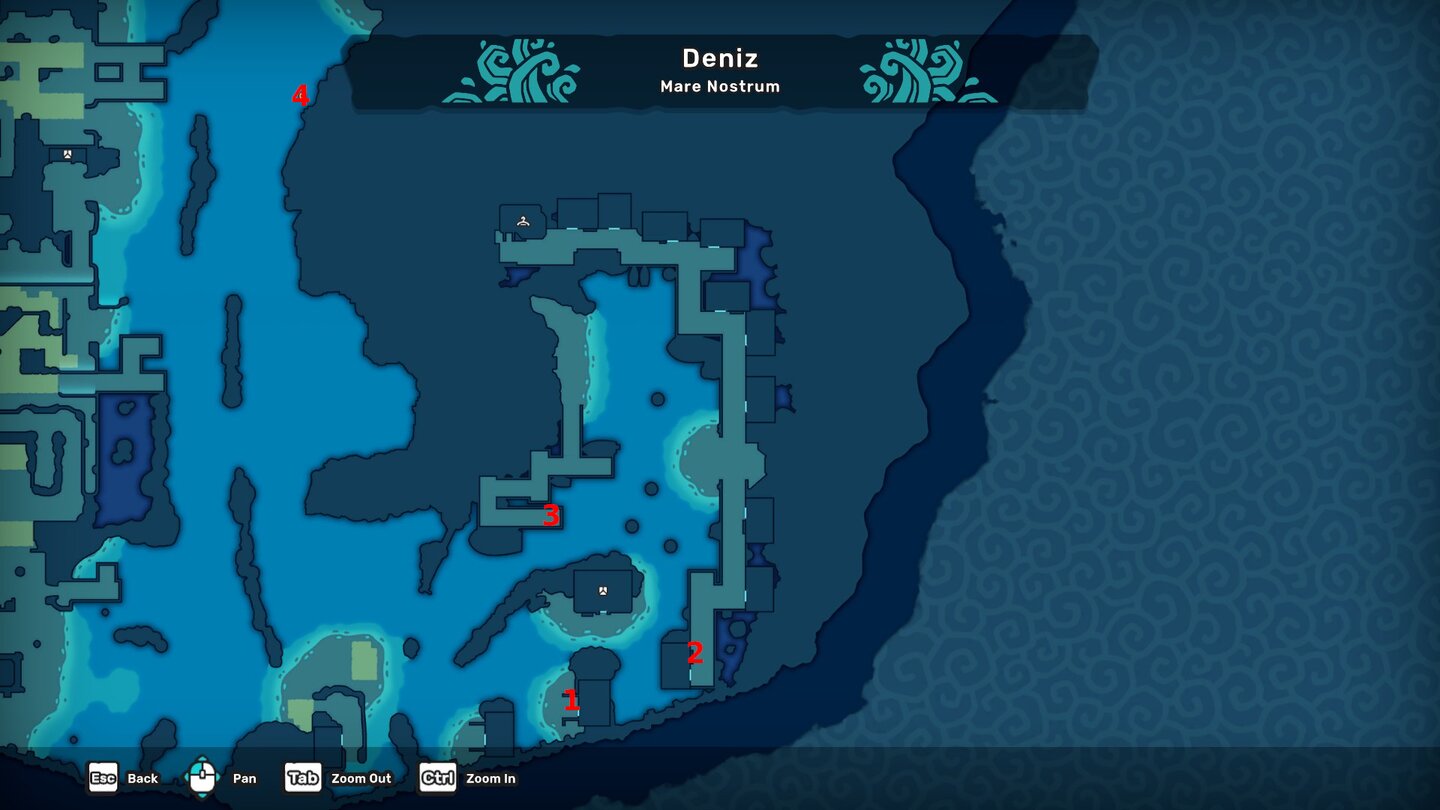Click the mouse Pan icon in the bottom bar

point(201,775)
